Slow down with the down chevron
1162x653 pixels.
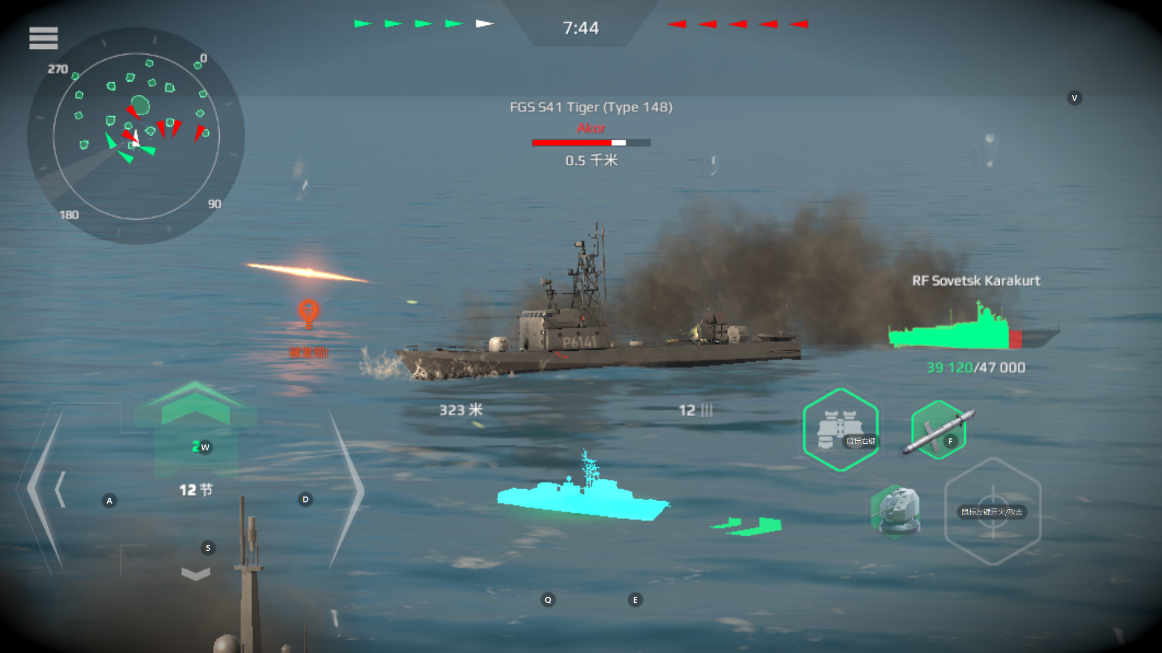click(x=197, y=573)
